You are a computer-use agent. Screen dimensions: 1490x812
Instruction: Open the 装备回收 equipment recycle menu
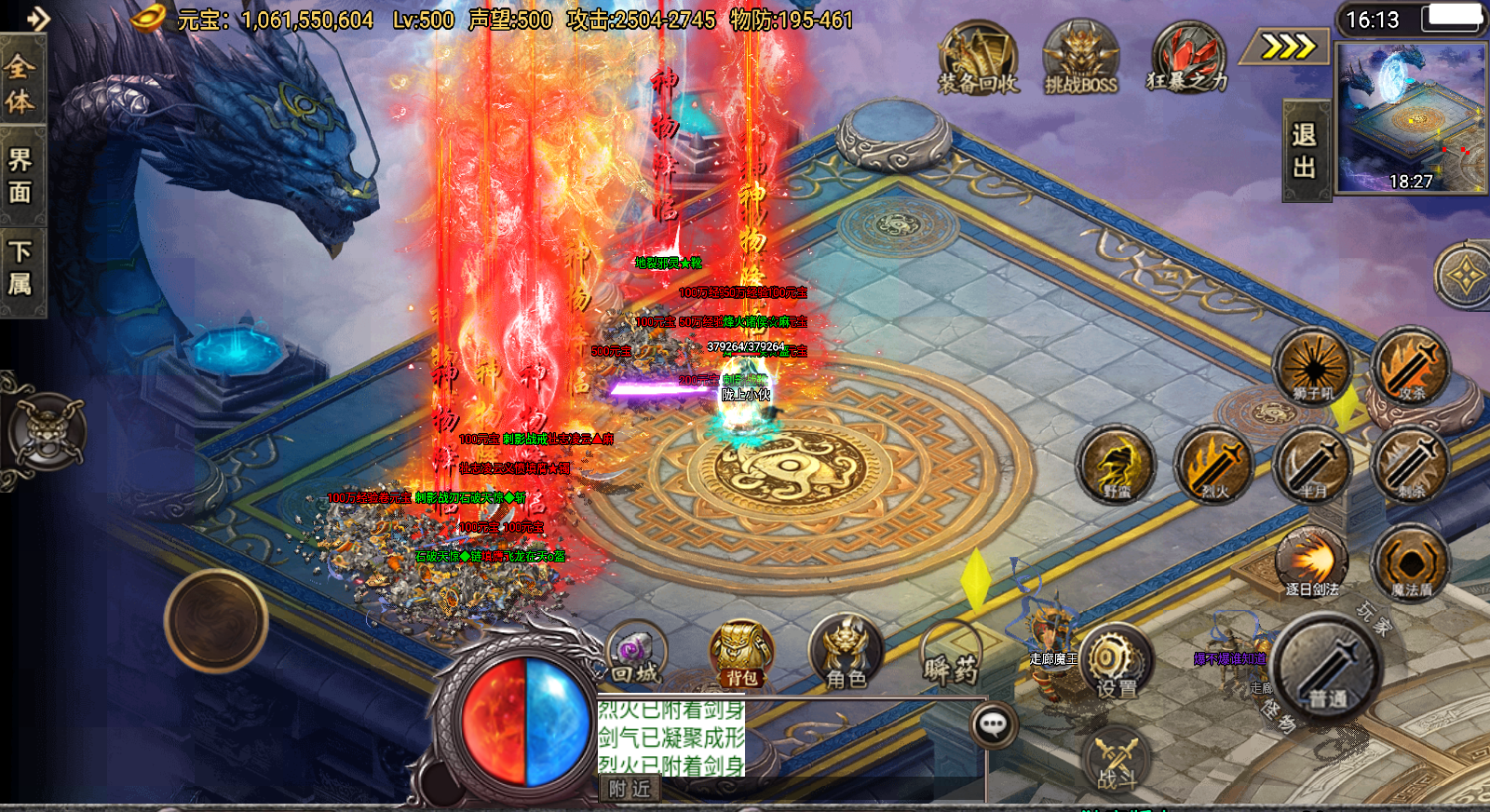[978, 58]
